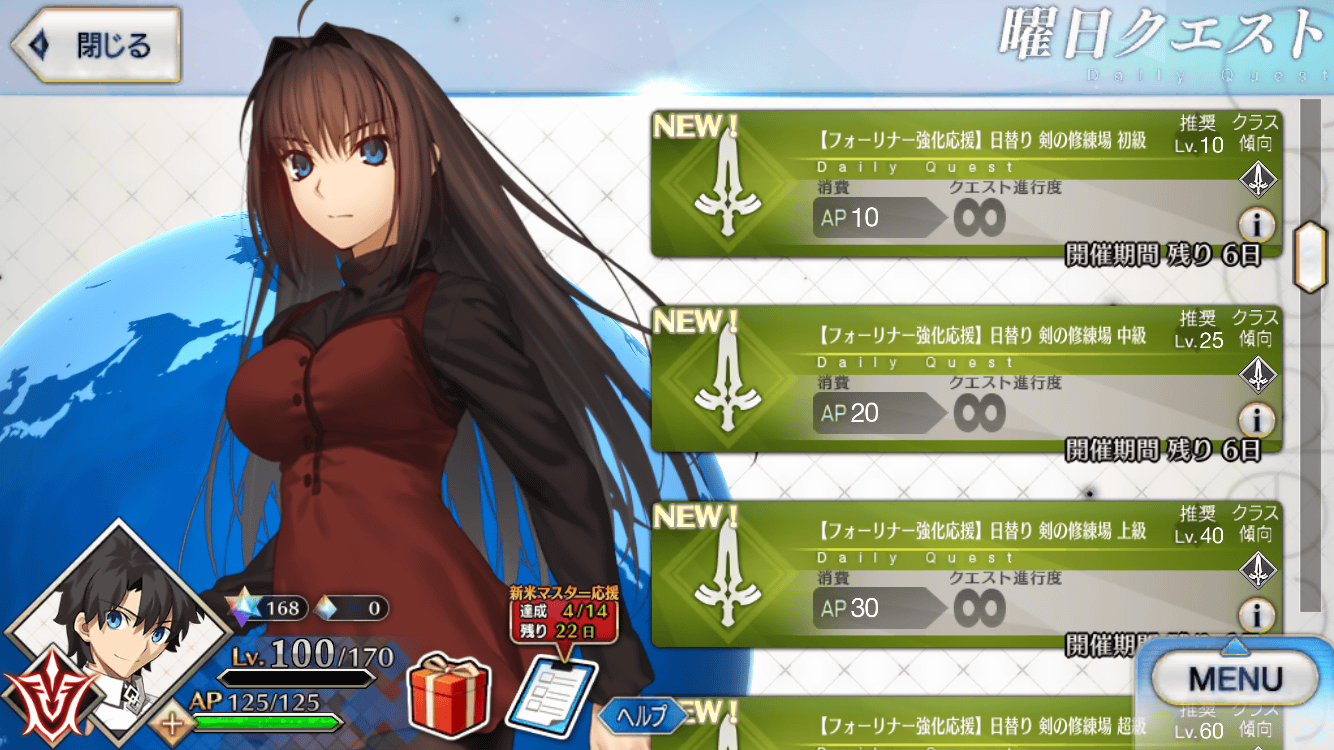Choose the 中級 sword training quest costing AP 20
The image size is (1334, 750).
(x=950, y=380)
